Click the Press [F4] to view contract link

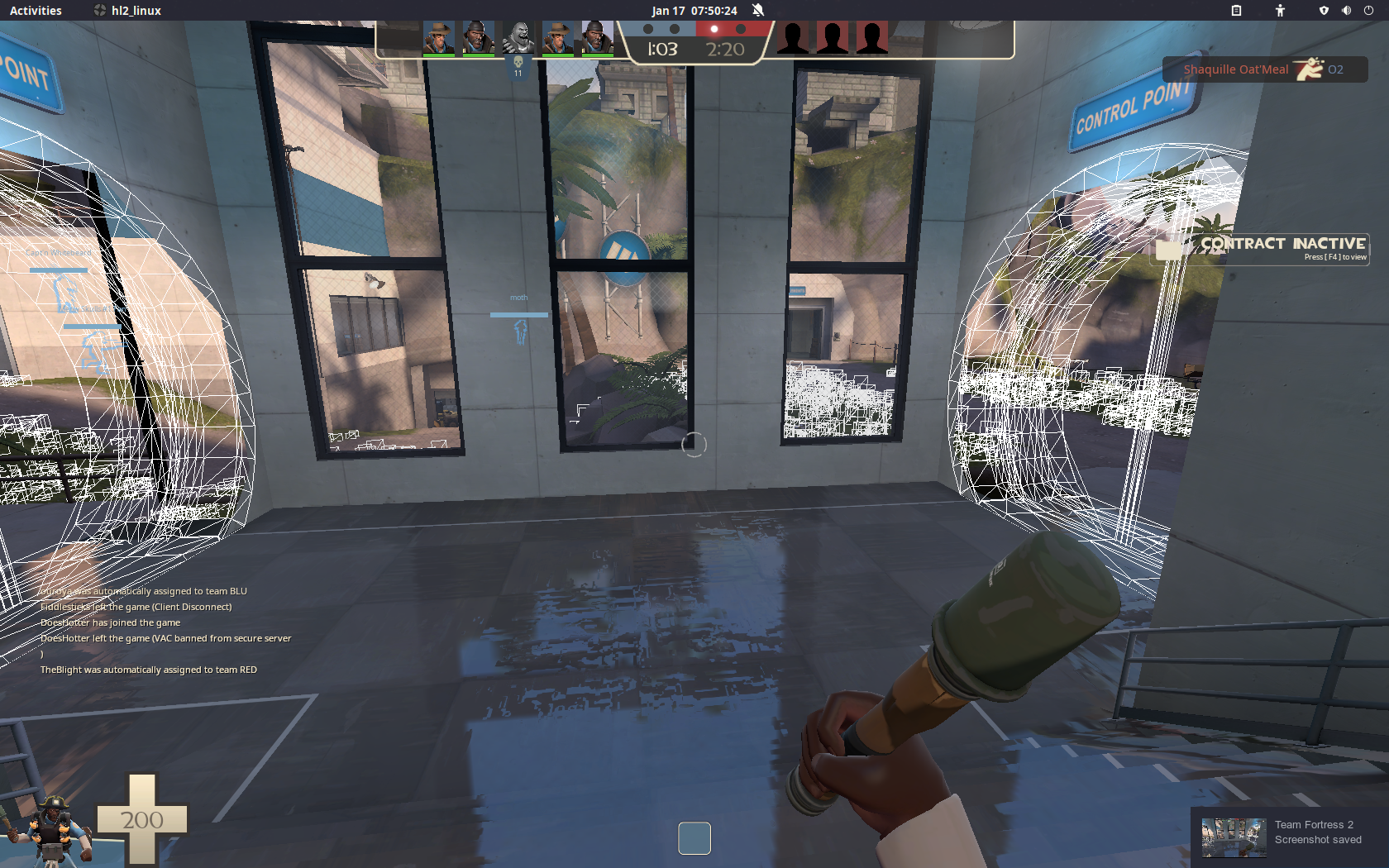1334,257
